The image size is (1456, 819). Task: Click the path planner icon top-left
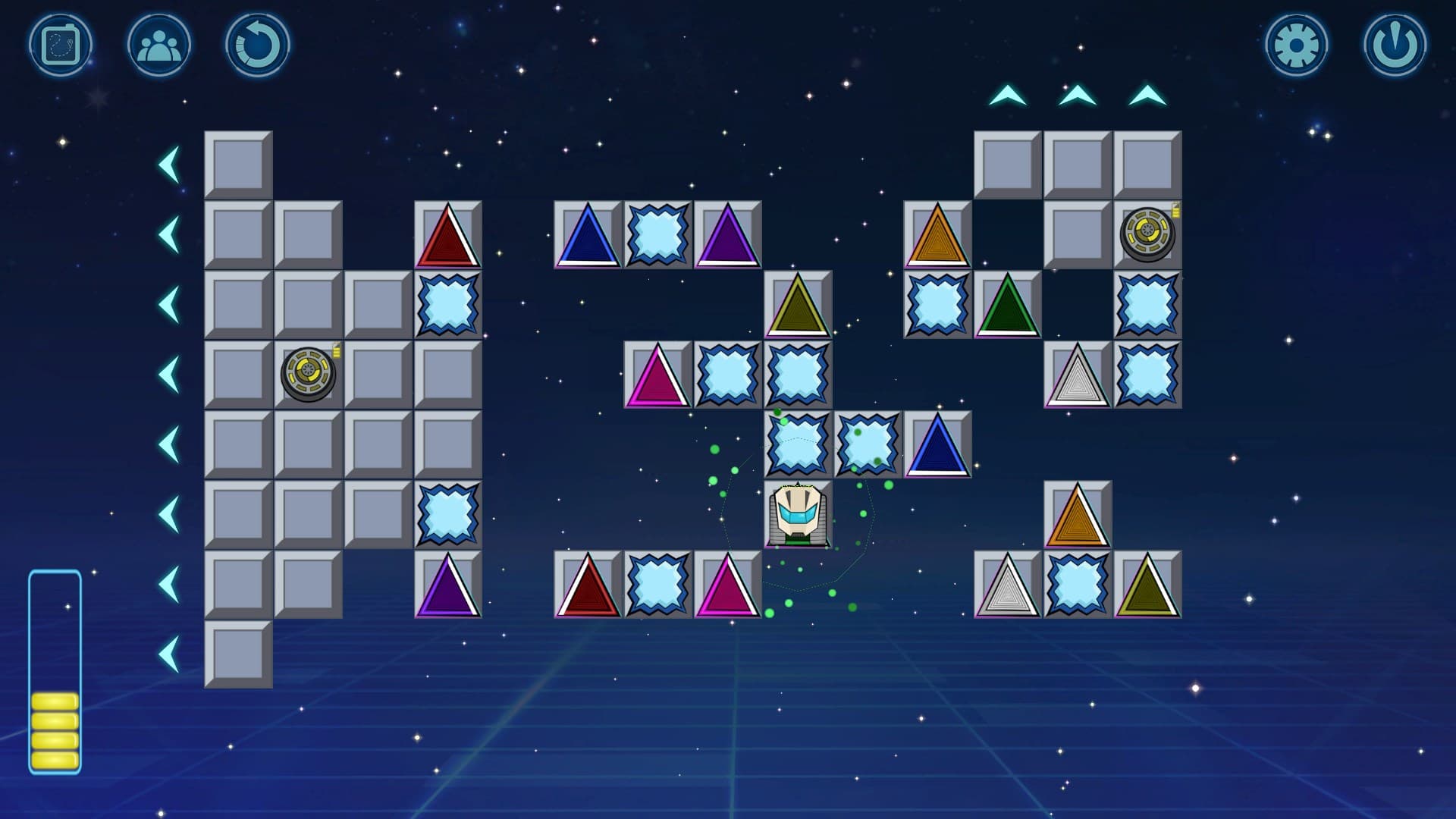point(62,44)
